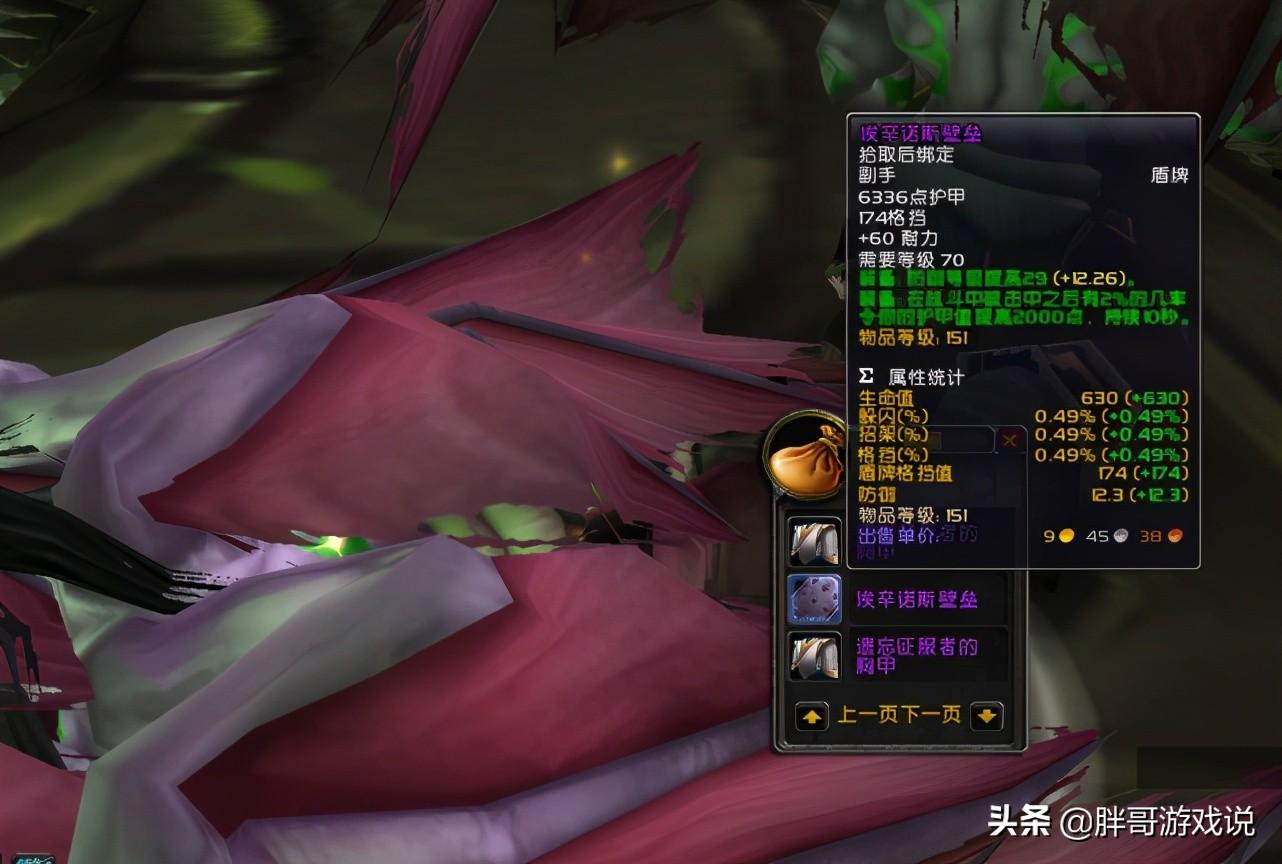The height and width of the screenshot is (864, 1282).
Task: Loot the chestpiece whose name the tooltip covers
Action: point(815,541)
